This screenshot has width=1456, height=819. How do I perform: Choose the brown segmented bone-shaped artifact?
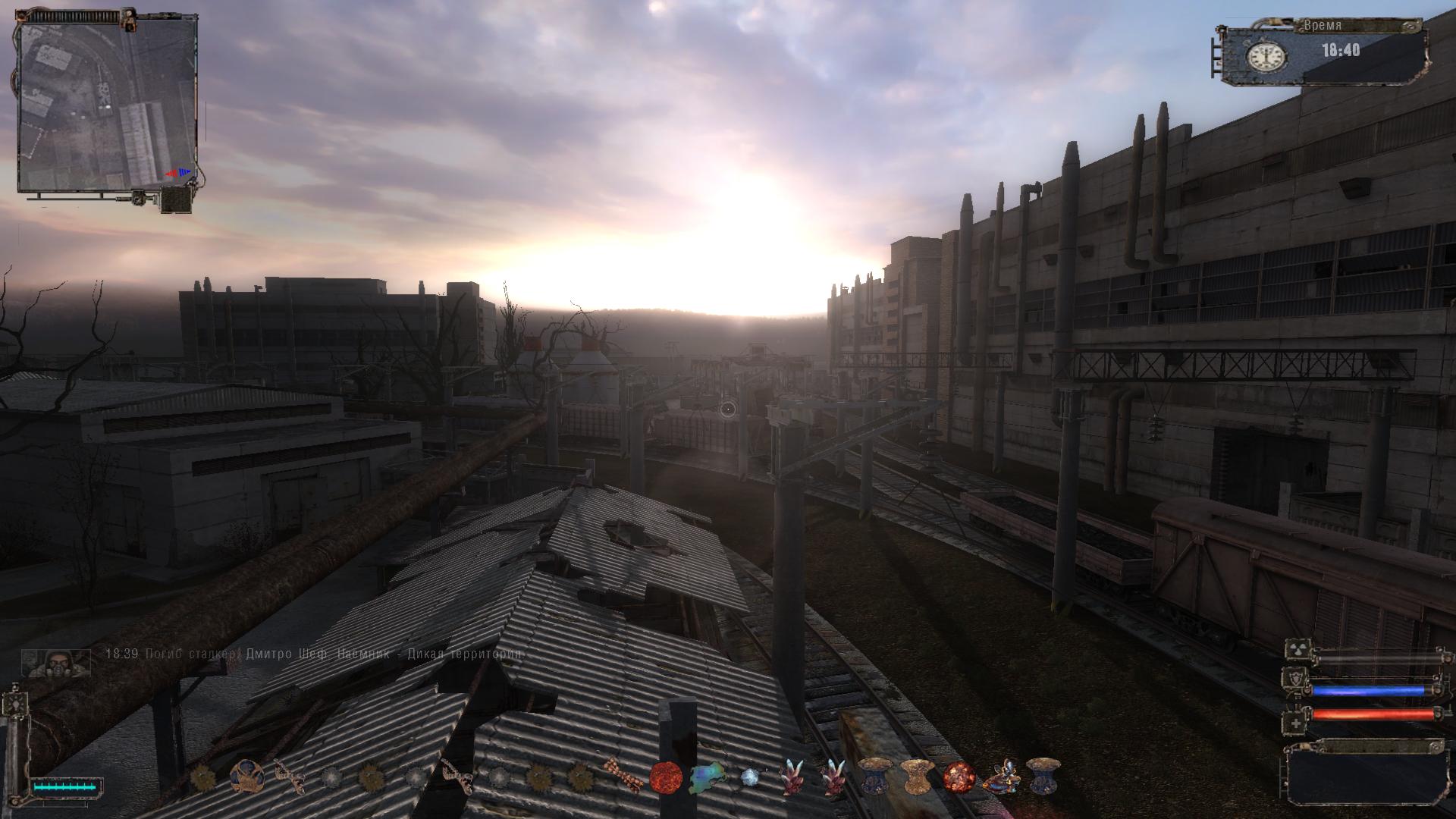click(x=623, y=777)
